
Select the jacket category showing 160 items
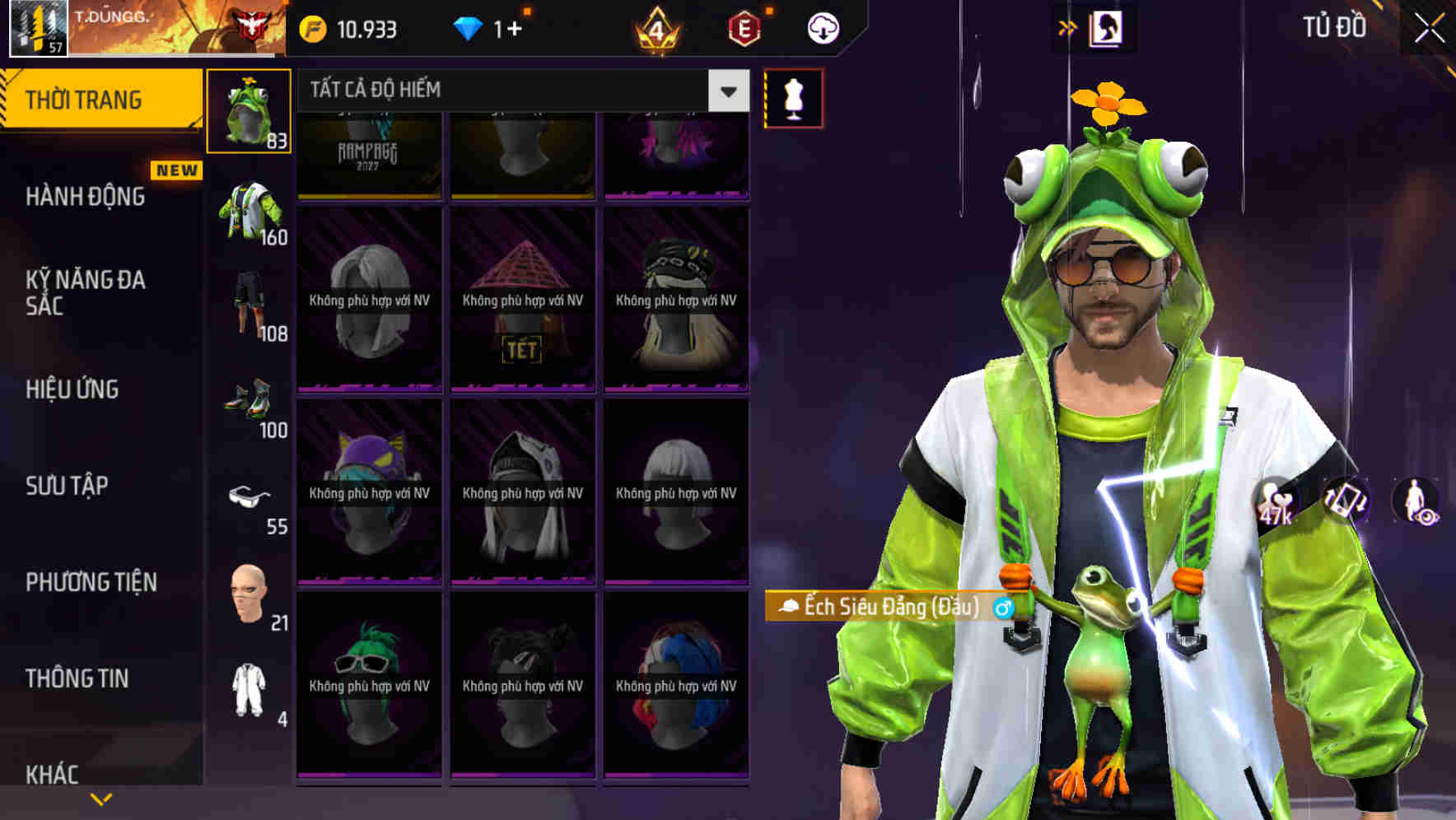[250, 210]
